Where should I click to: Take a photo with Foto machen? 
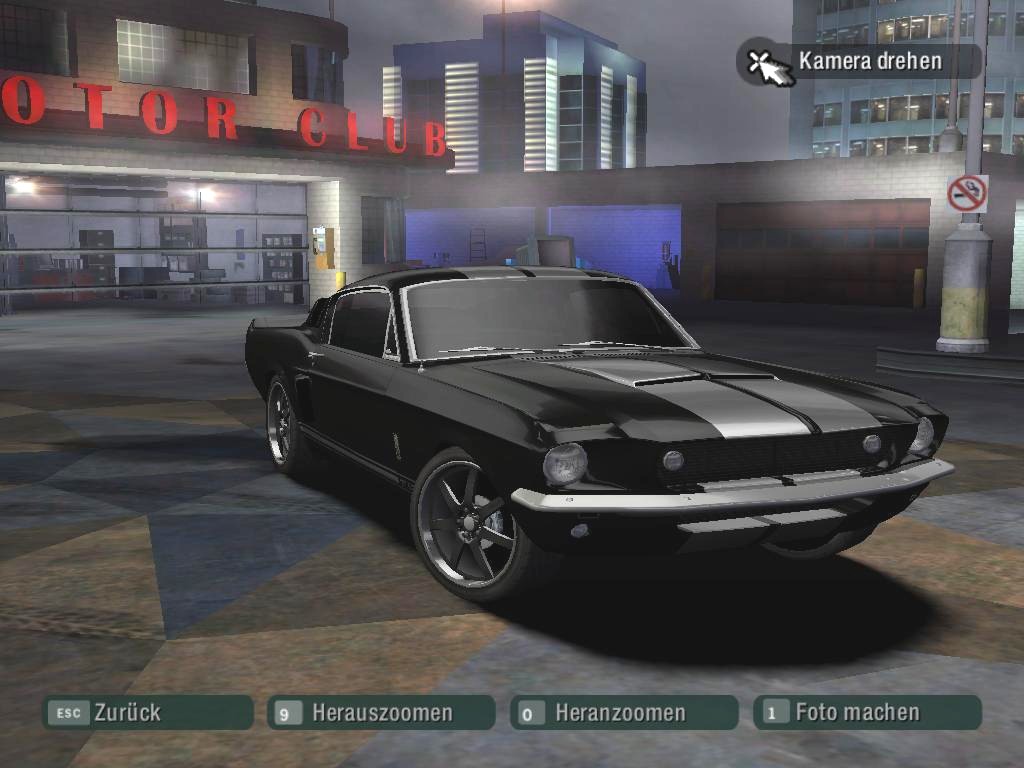866,712
